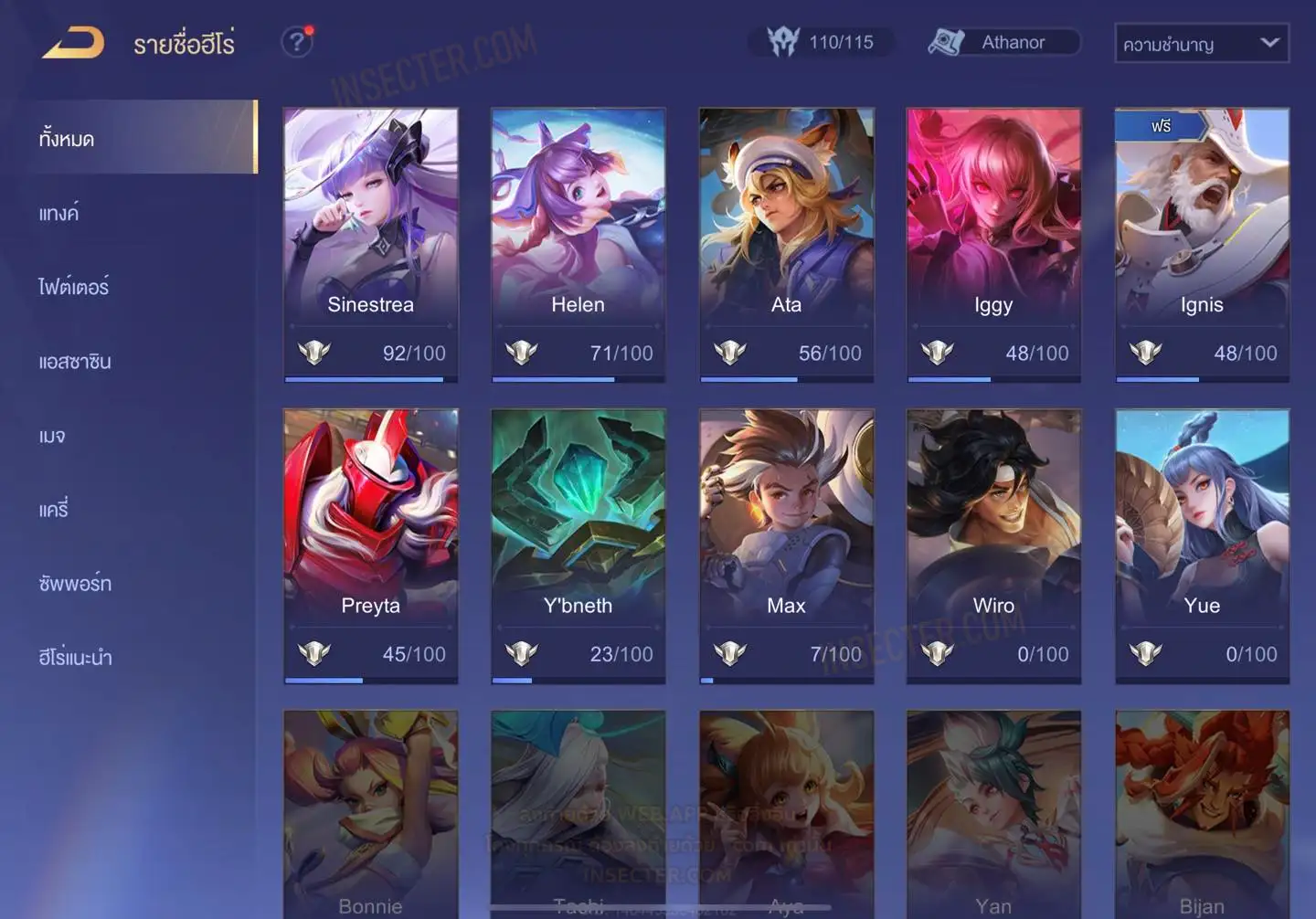
Task: Switch to the แทงค์ tab
Action: point(59,213)
